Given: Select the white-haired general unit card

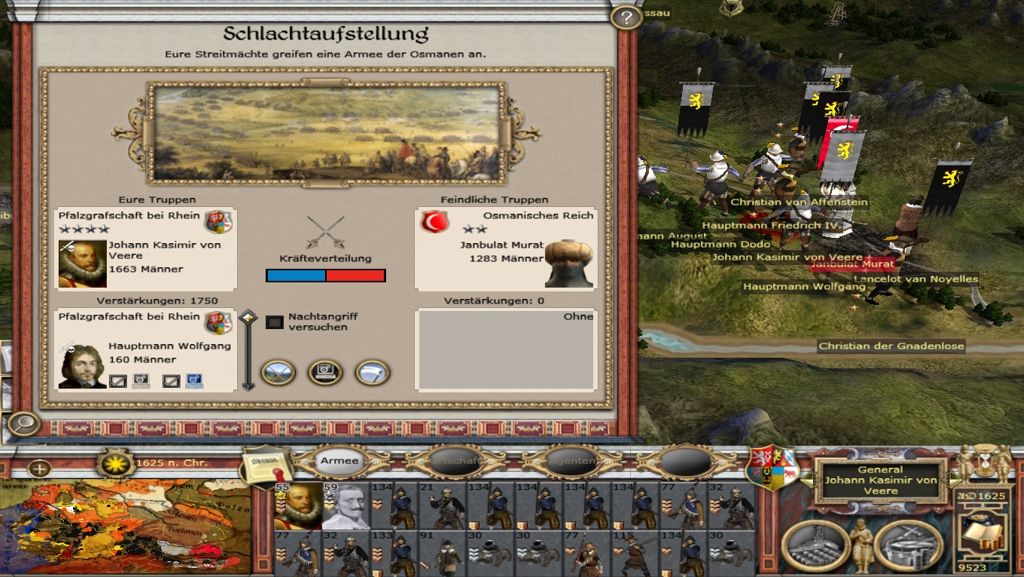Looking at the screenshot, I should (346, 506).
